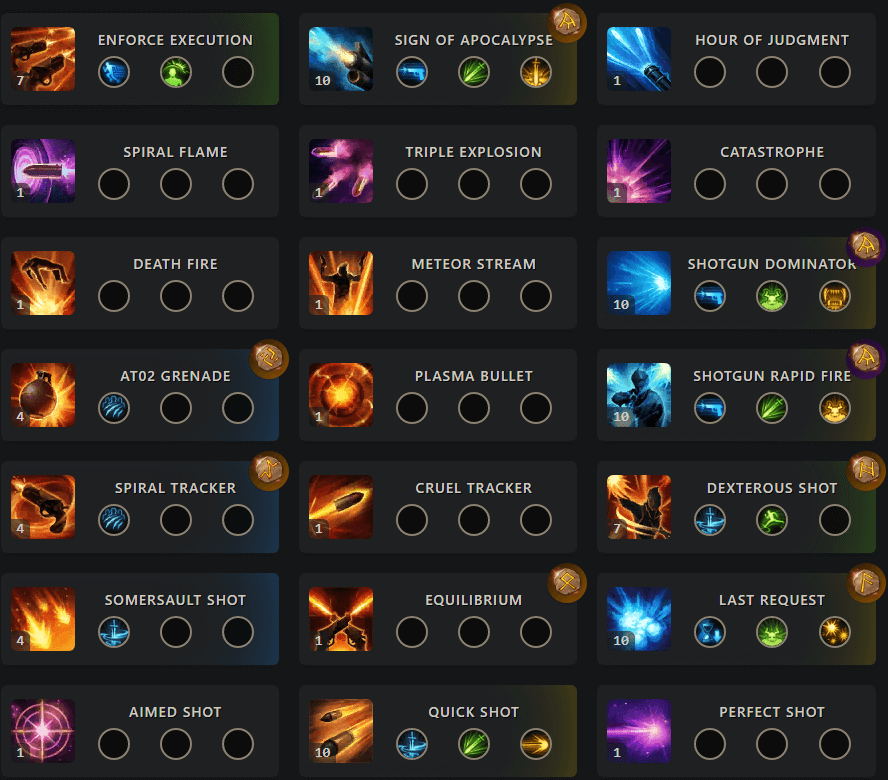Select the Spiral Tracker skill icon

pyautogui.click(x=43, y=507)
